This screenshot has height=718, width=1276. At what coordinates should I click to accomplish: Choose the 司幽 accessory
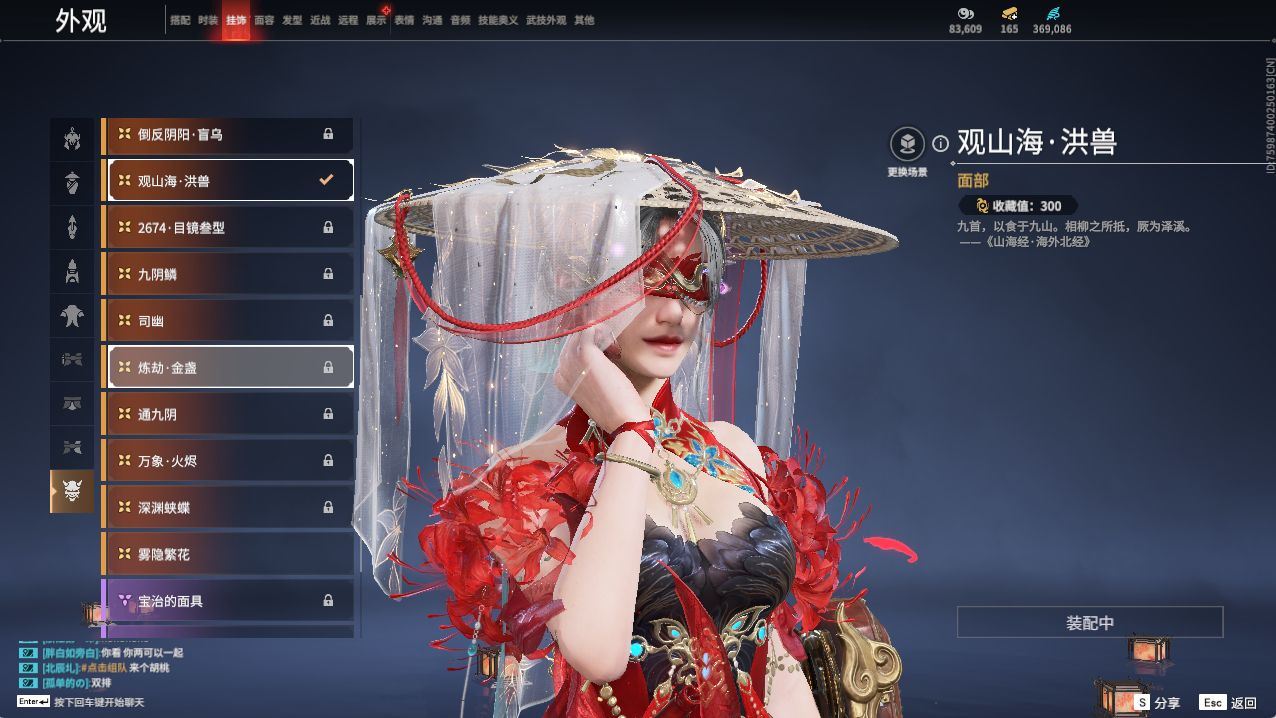click(x=230, y=321)
